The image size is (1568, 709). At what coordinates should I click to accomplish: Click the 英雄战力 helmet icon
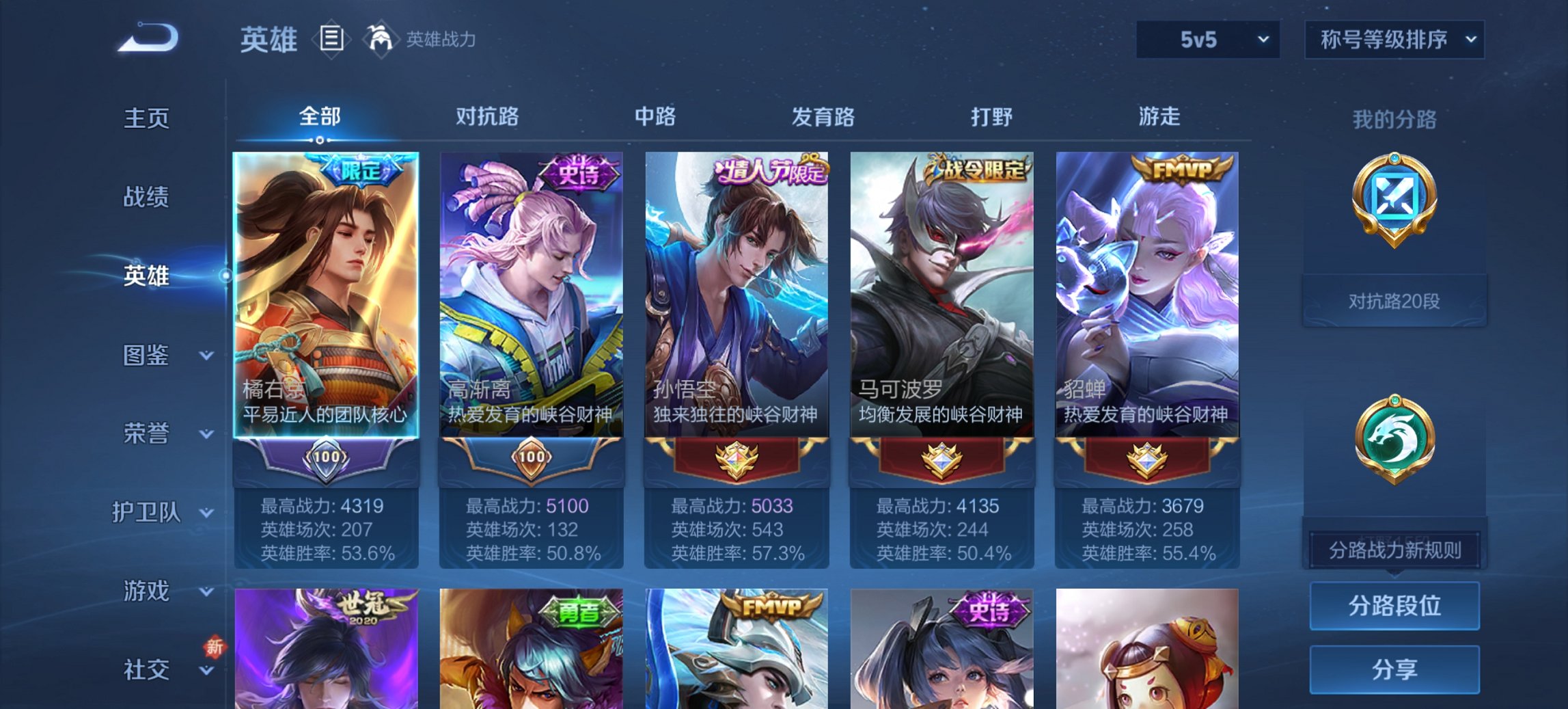[381, 40]
